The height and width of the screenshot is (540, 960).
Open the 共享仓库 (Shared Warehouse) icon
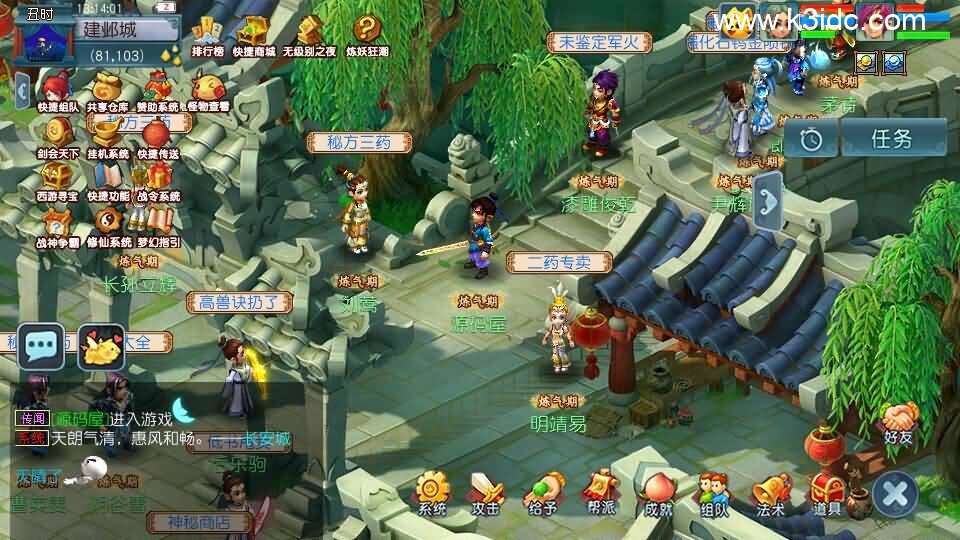tap(106, 90)
